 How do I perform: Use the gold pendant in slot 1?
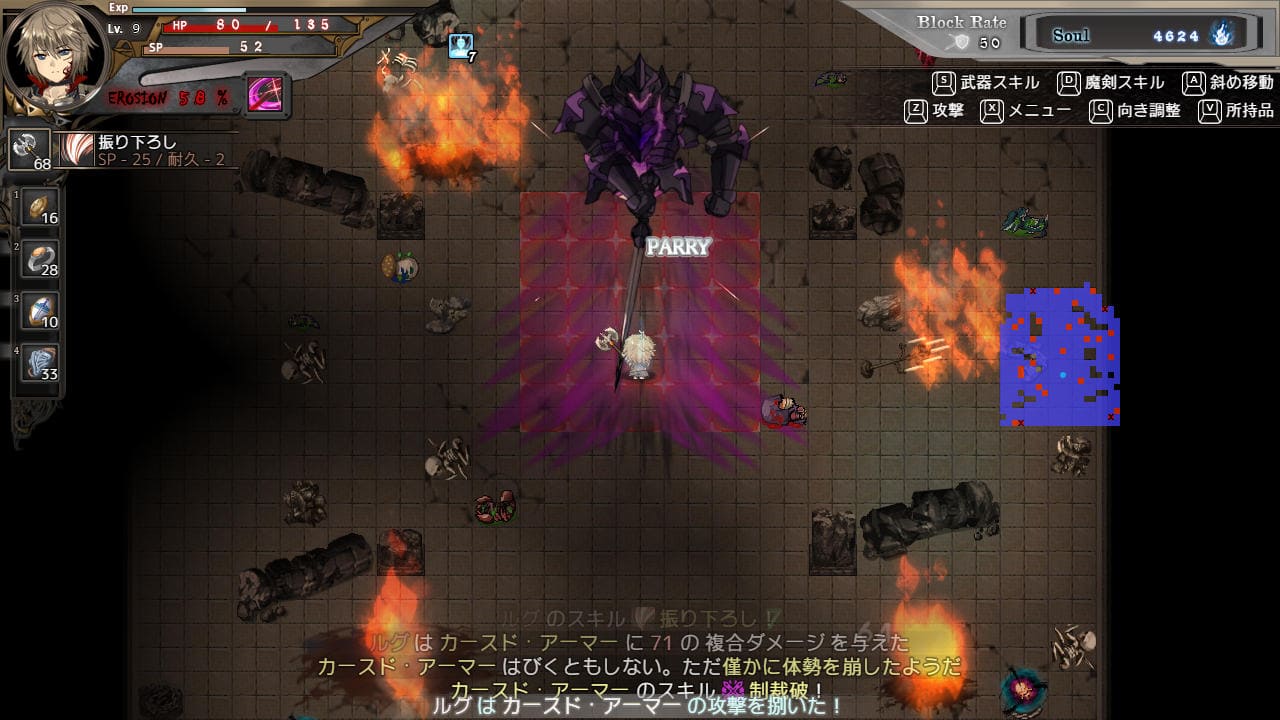coord(40,207)
